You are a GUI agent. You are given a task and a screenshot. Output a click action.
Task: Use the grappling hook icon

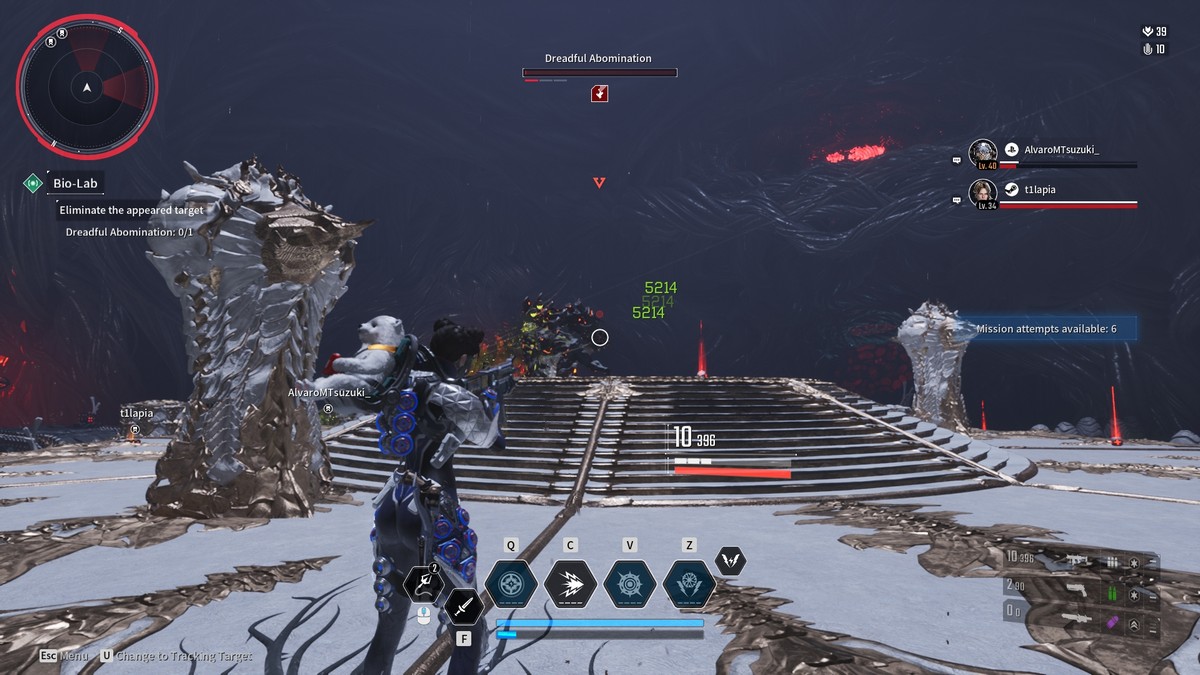[x=423, y=585]
